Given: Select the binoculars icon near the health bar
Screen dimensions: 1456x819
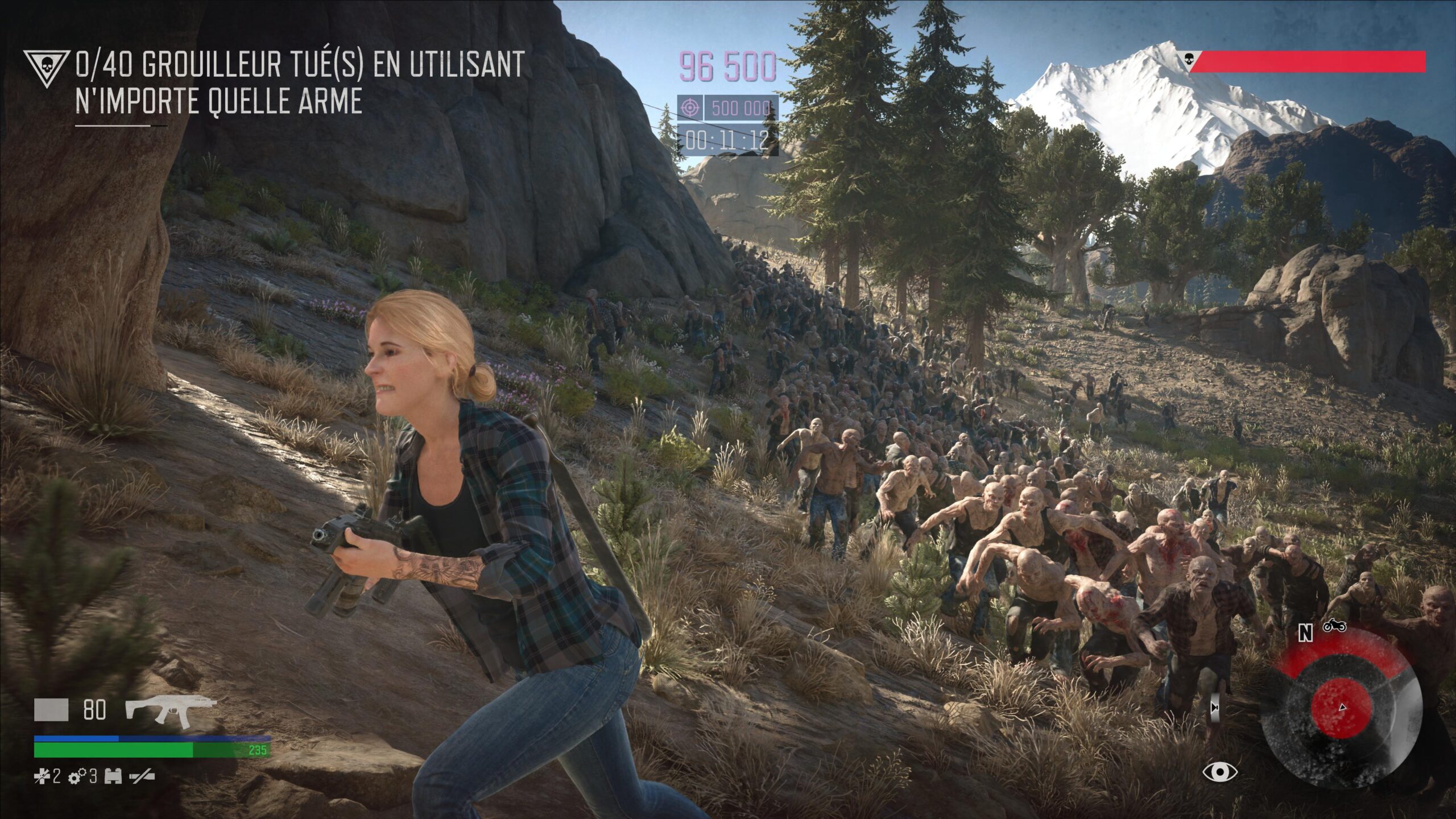Looking at the screenshot, I should pos(113,777).
